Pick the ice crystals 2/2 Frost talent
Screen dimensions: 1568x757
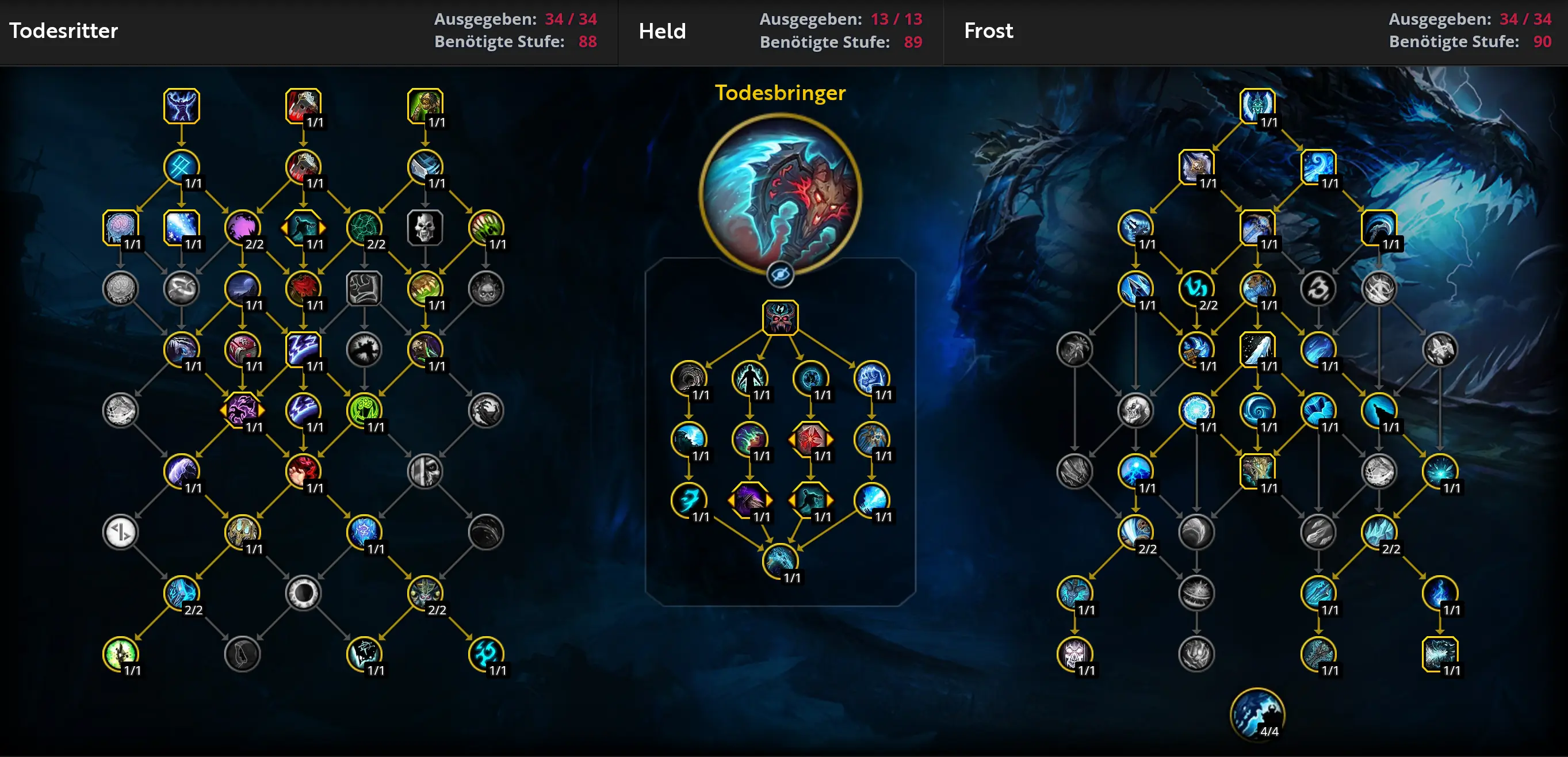tap(1379, 532)
